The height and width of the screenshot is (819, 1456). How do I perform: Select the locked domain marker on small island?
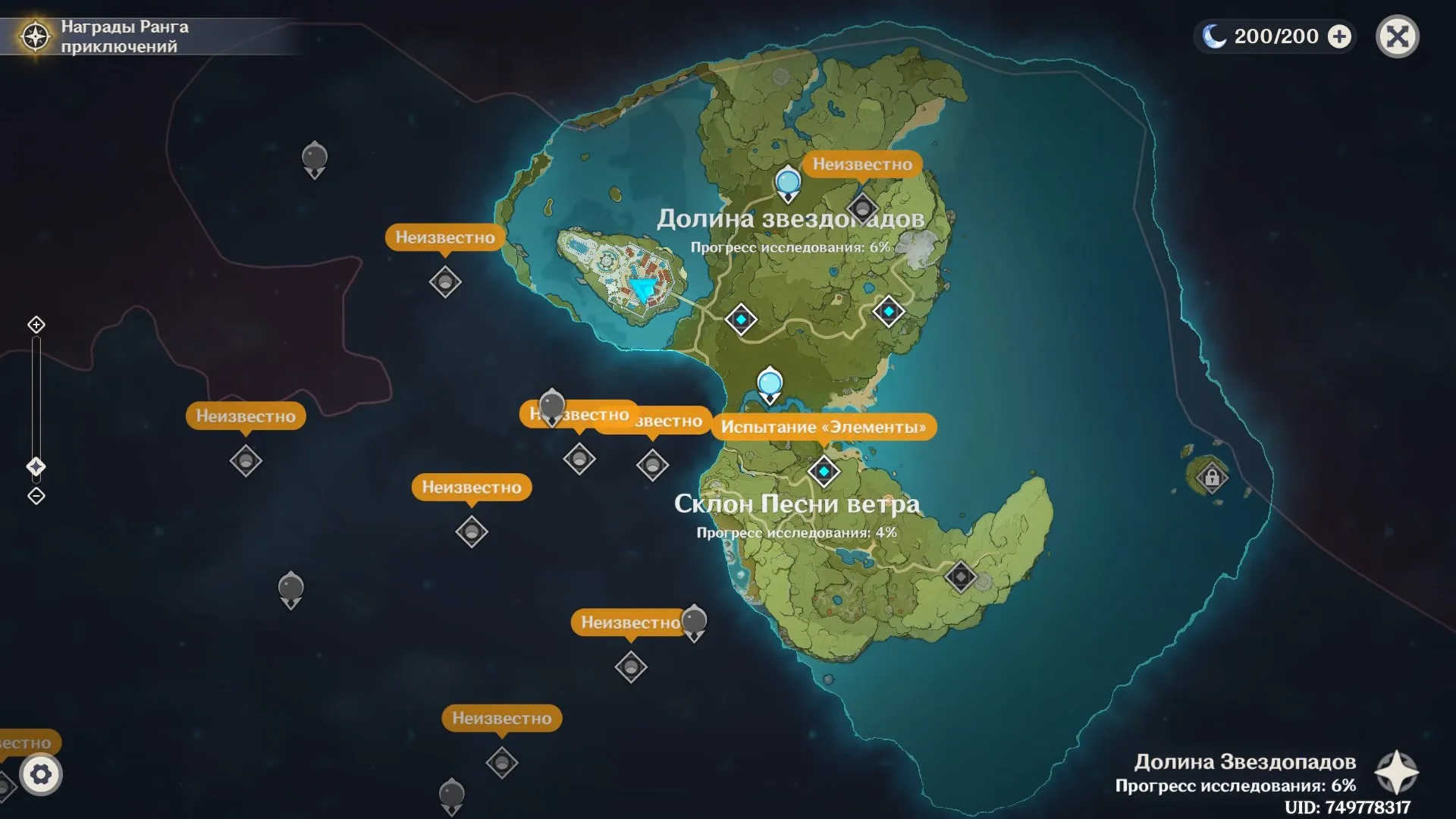[1212, 478]
